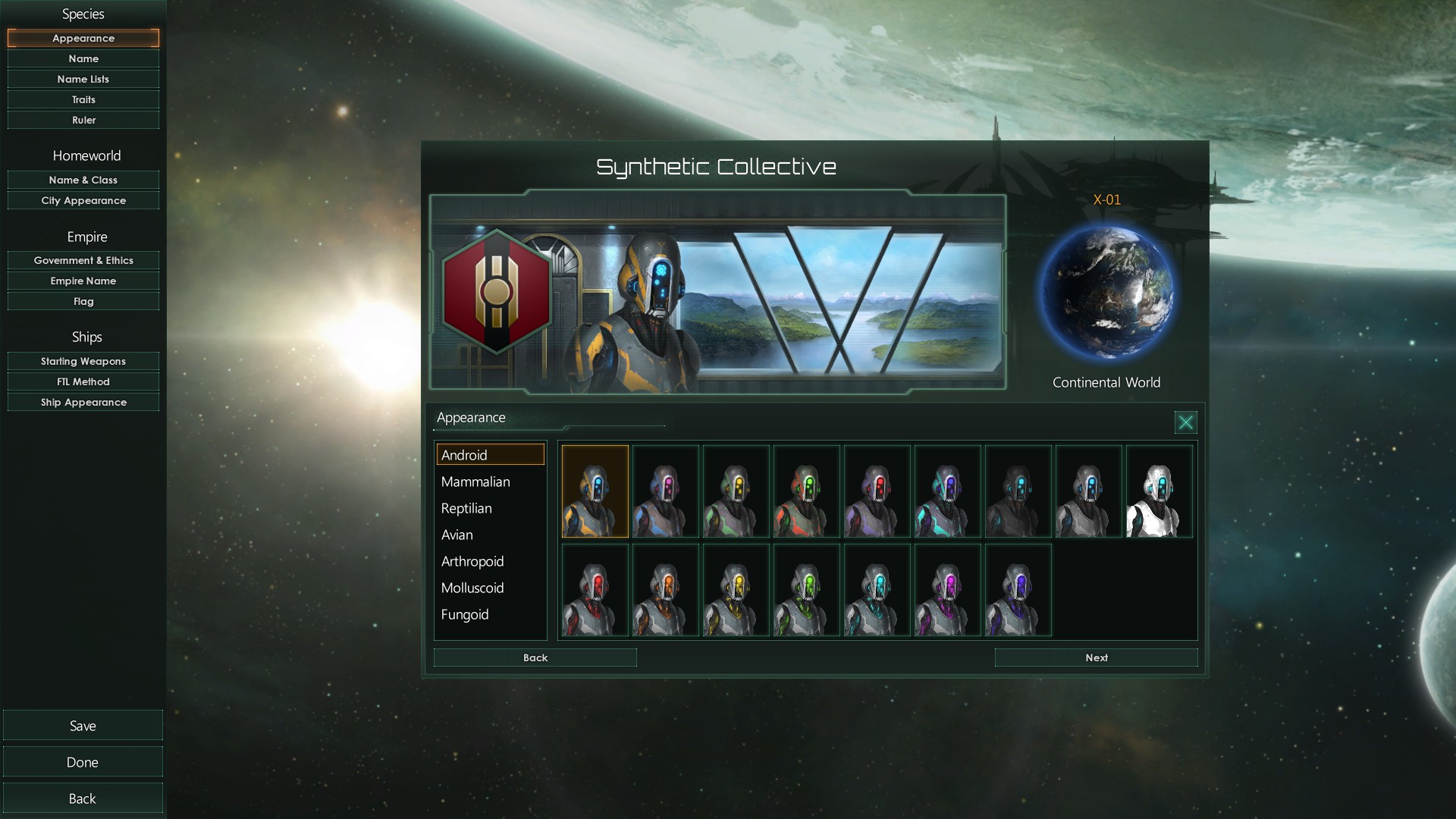
Task: Choose the all-white android portrait
Action: [1159, 492]
